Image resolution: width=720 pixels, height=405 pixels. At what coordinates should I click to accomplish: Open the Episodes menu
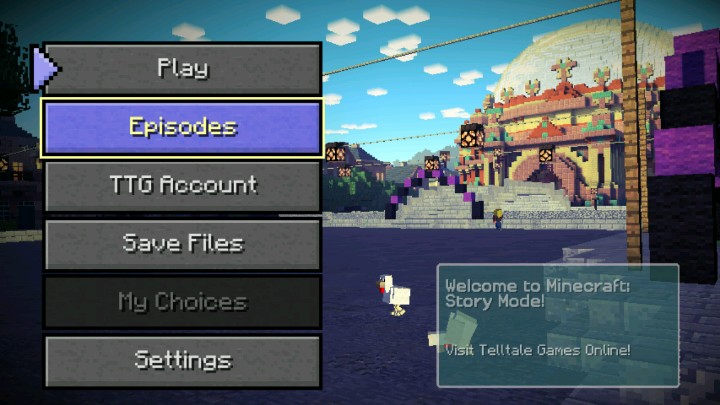coord(182,127)
